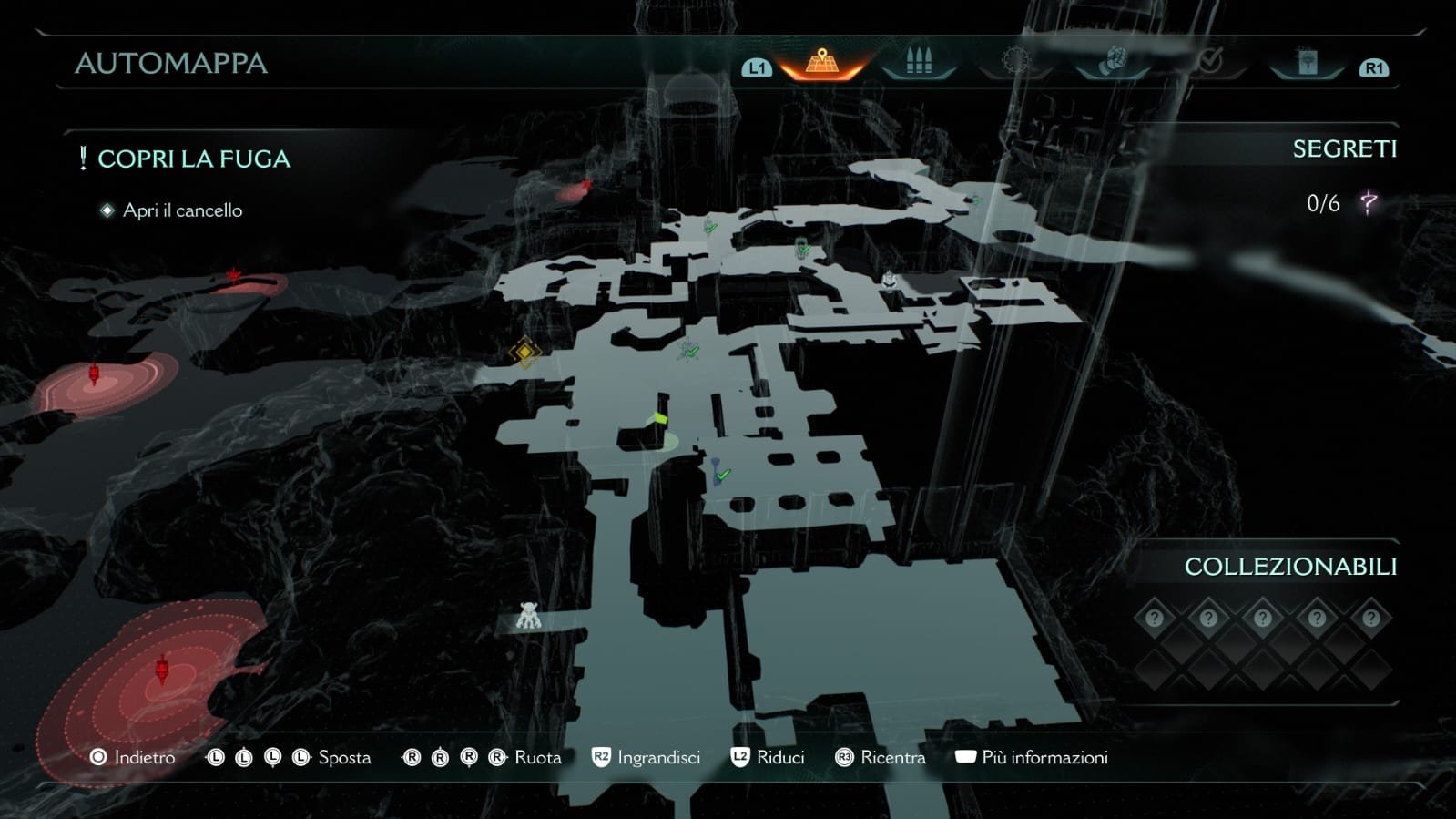Click the green player arrow on the map

coord(658,419)
